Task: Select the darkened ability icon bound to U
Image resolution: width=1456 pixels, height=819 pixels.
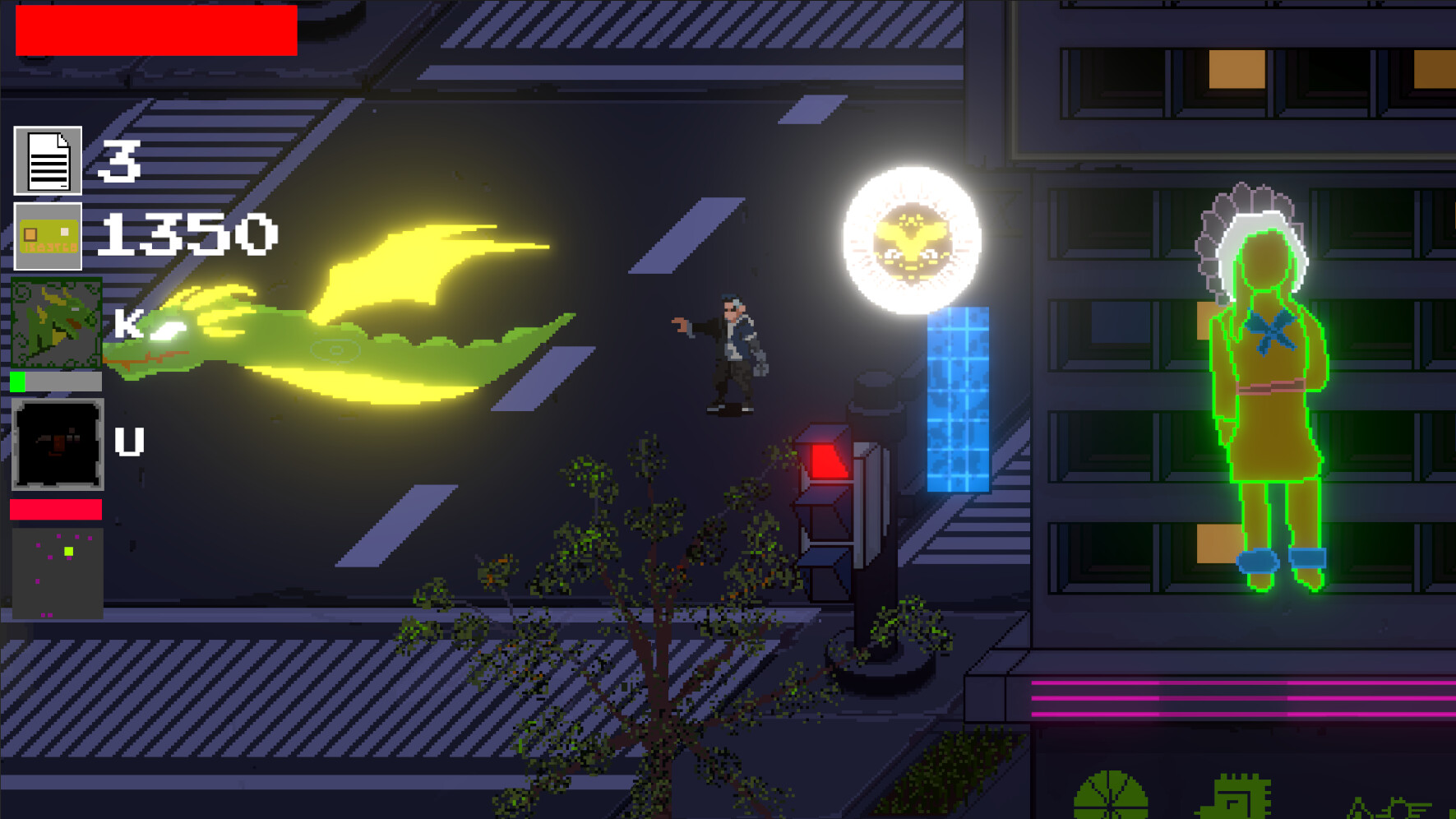Action: pyautogui.click(x=56, y=445)
